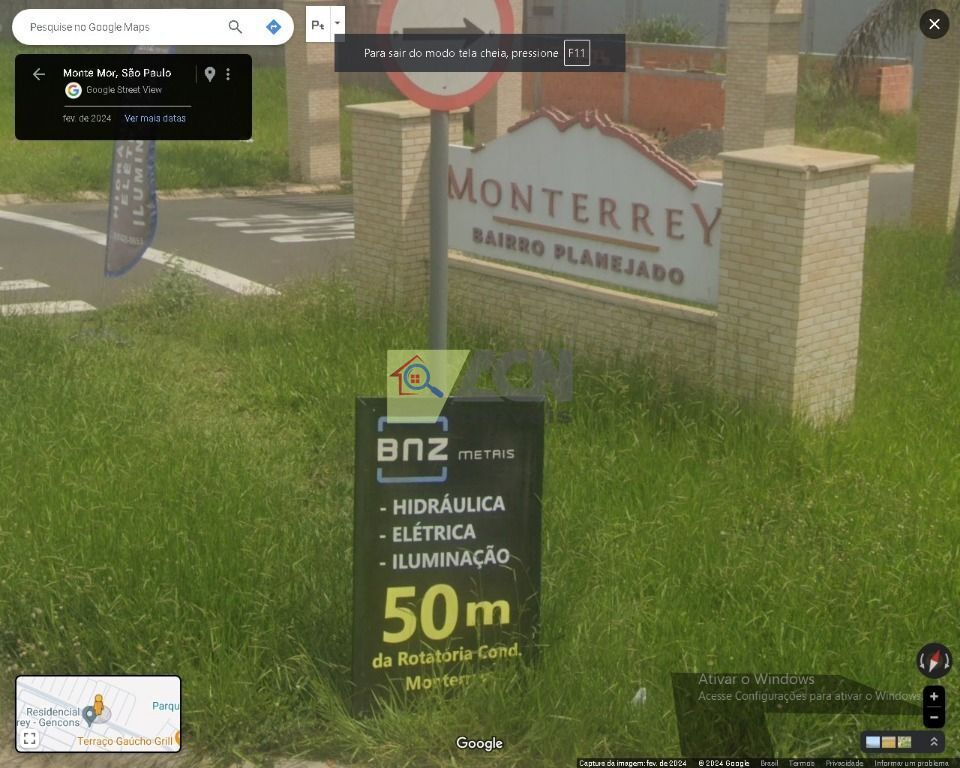960x768 pixels.
Task: Open the three-dot options menu
Action: 228,74
